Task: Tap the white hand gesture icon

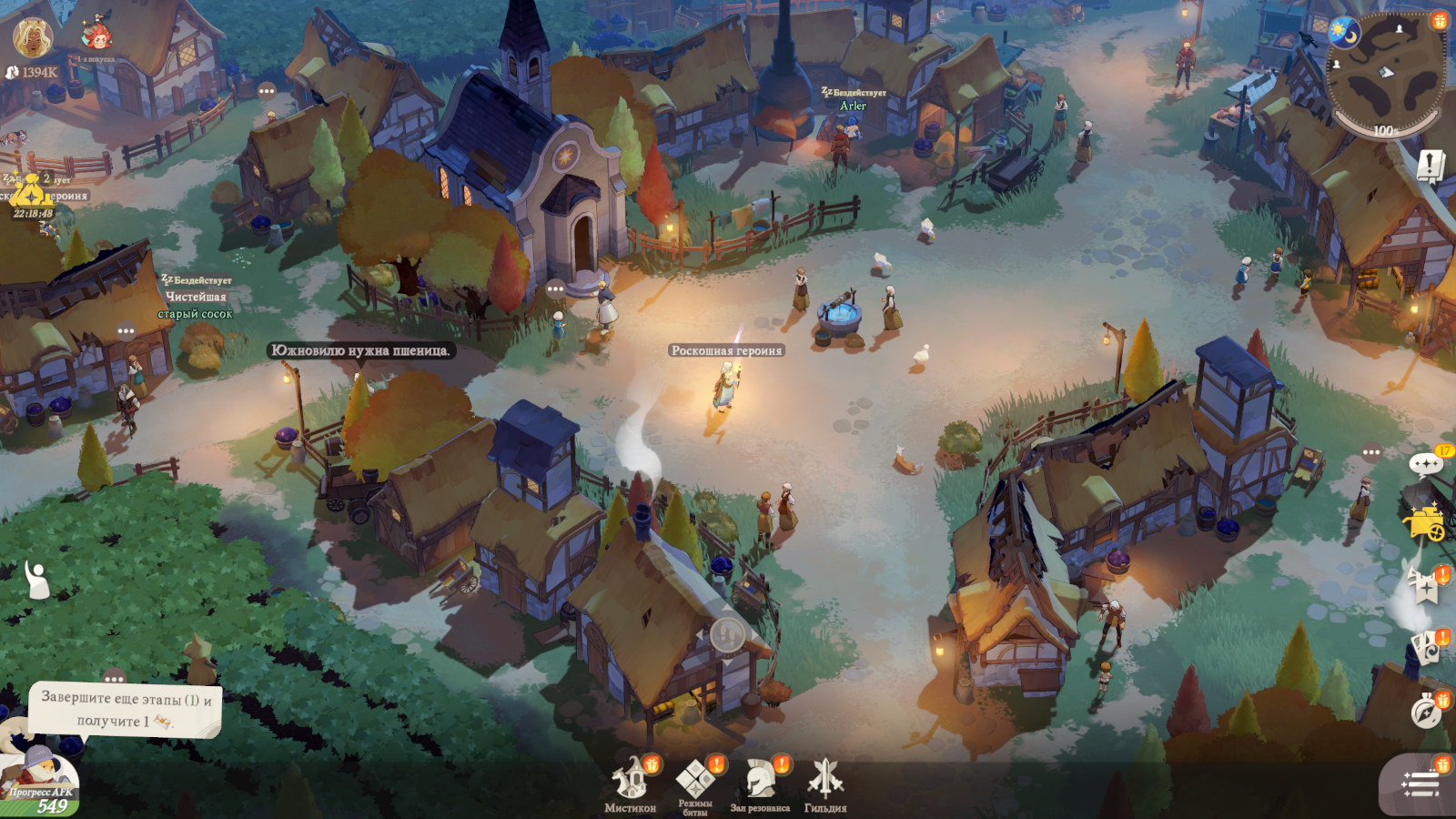Action: click(x=36, y=580)
